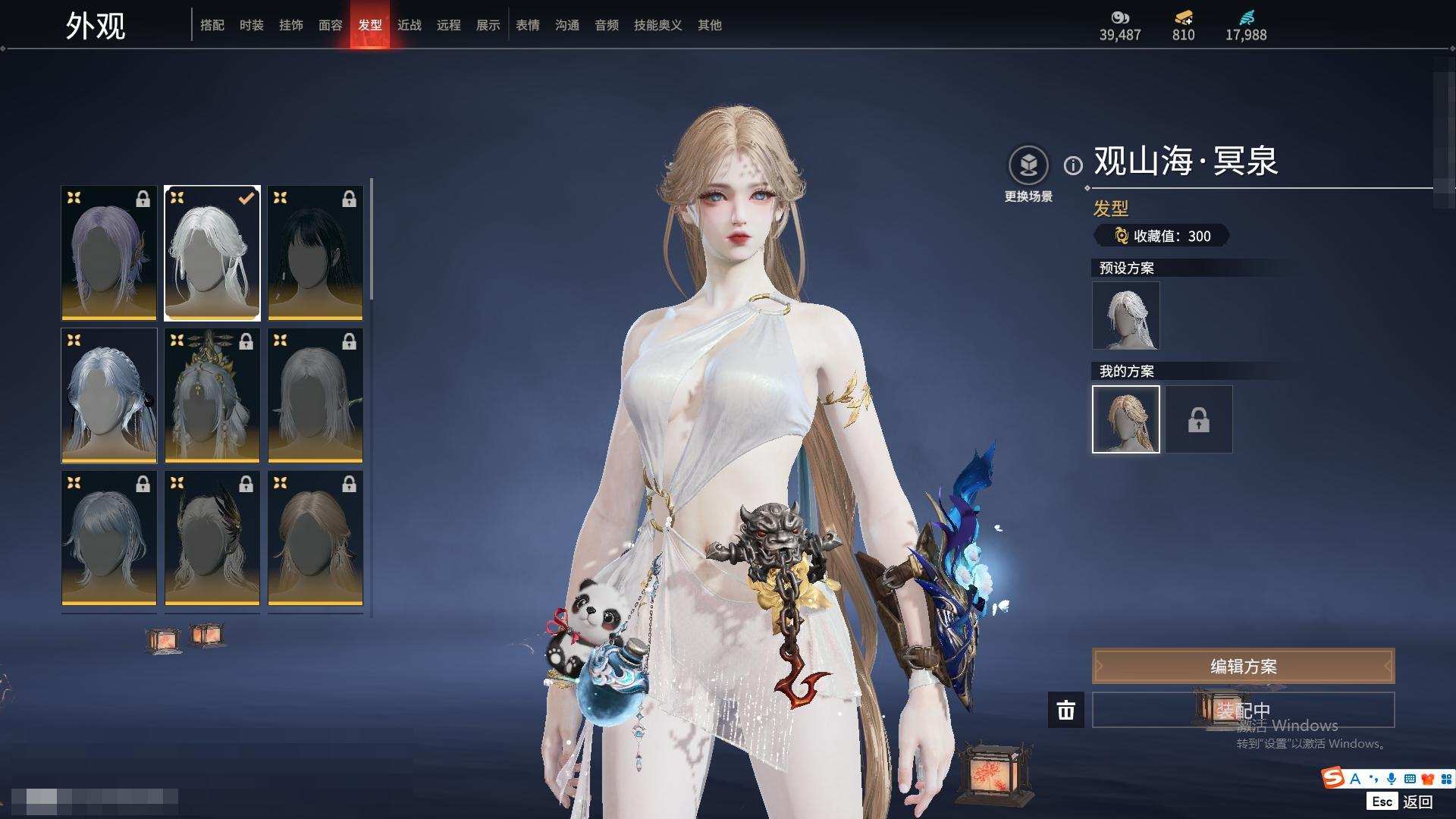Click 返回 to exit the appearance screen

[1416, 802]
